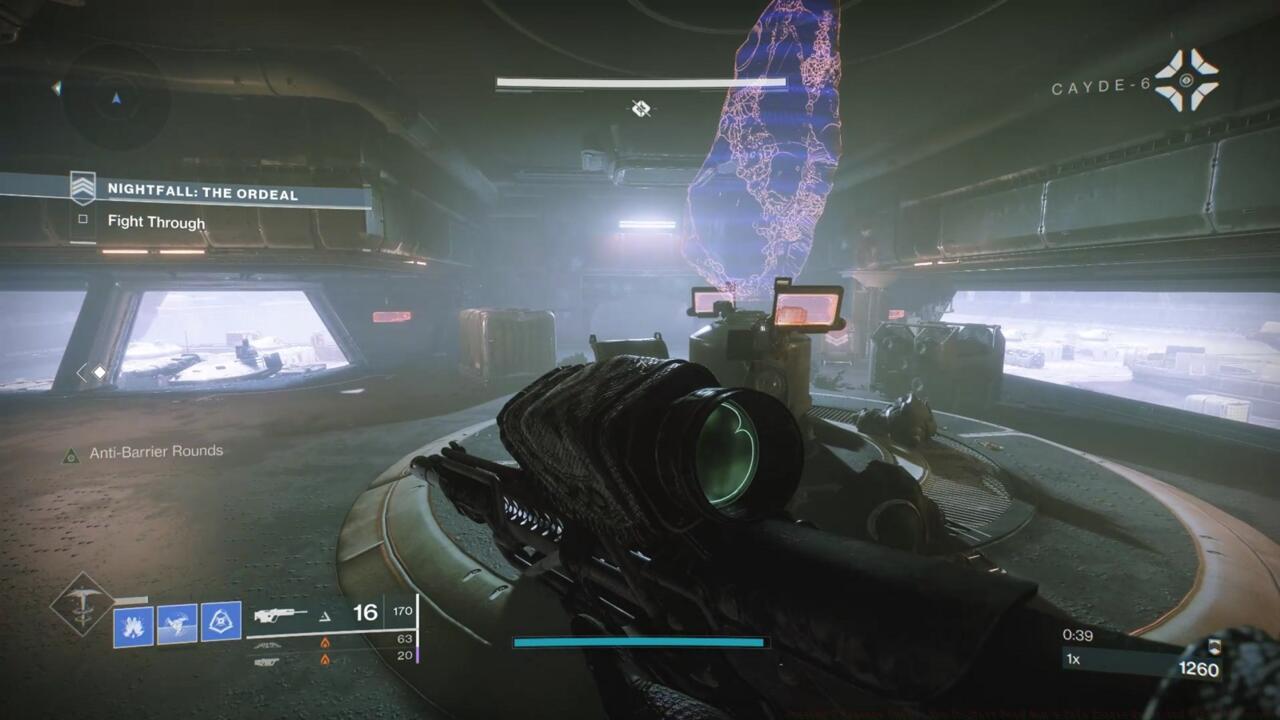This screenshot has width=1280, height=720.
Task: Select the equipped scout rifle icon
Action: [282, 615]
